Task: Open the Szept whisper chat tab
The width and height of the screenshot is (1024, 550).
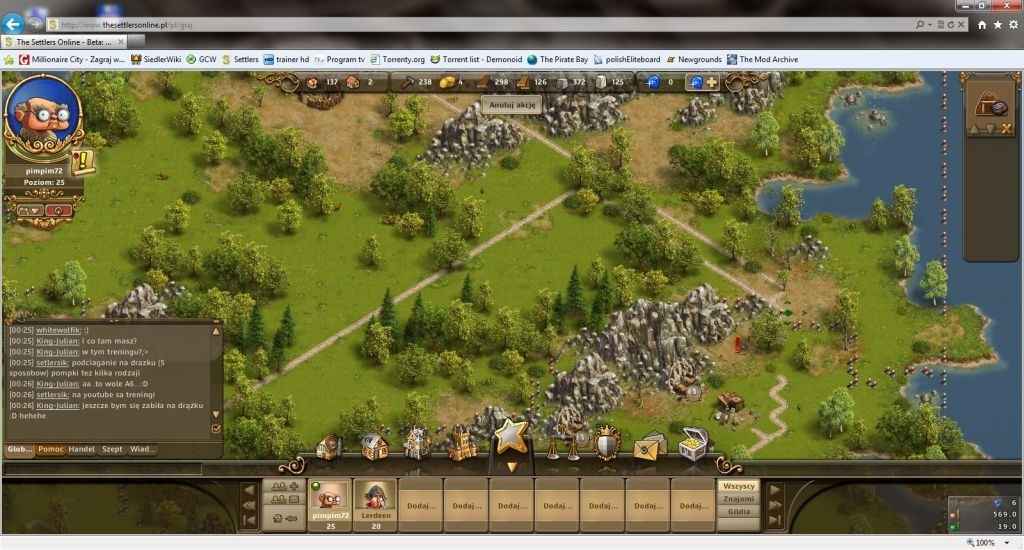Action: pyautogui.click(x=112, y=449)
